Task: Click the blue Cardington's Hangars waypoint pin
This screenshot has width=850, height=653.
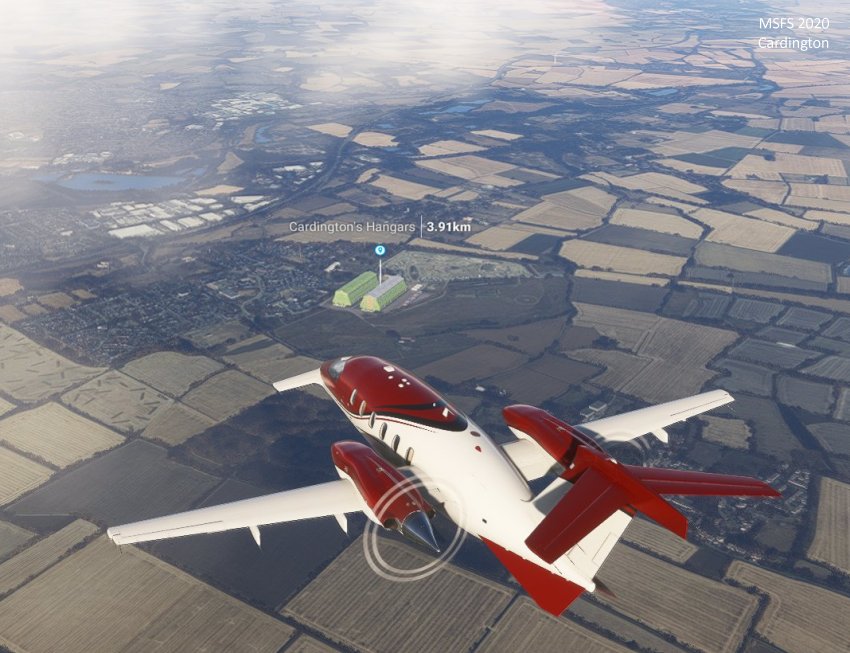Action: [379, 251]
